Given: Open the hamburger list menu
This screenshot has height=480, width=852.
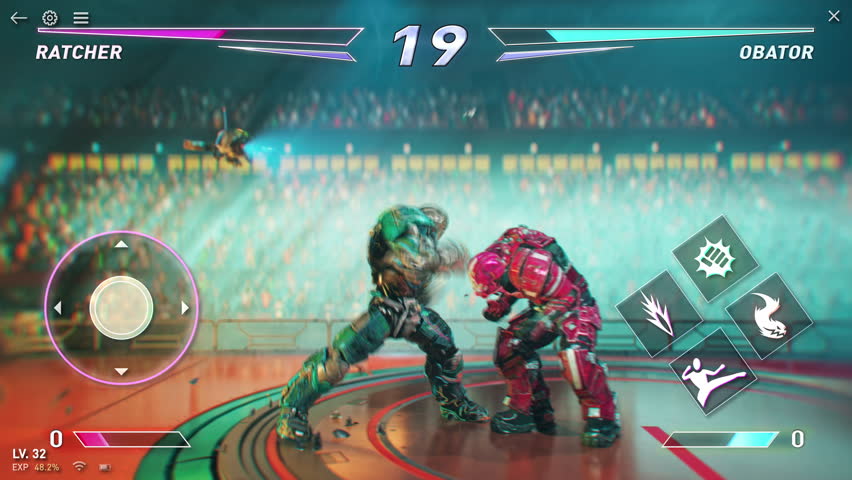Looking at the screenshot, I should [x=81, y=18].
